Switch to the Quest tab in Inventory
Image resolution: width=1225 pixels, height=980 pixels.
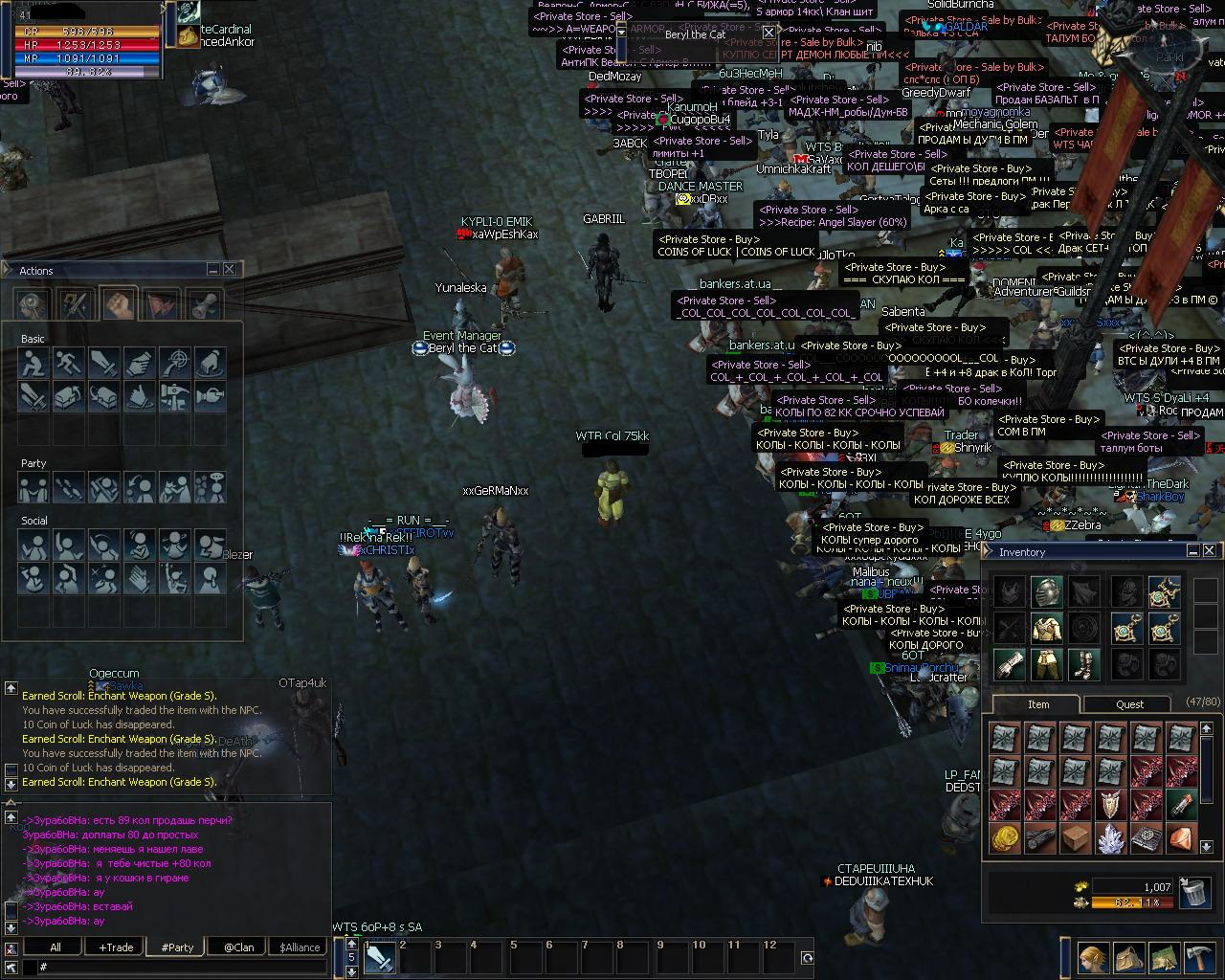pos(1129,704)
